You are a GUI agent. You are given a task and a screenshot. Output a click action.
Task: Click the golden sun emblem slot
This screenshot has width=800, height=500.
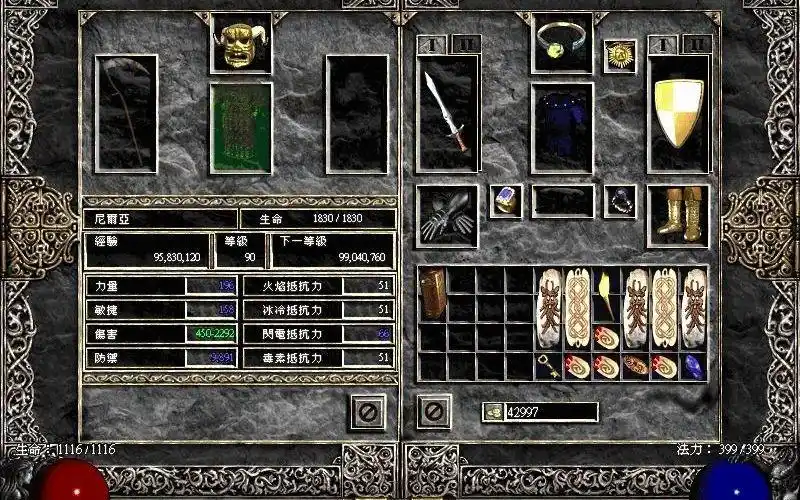(620, 55)
